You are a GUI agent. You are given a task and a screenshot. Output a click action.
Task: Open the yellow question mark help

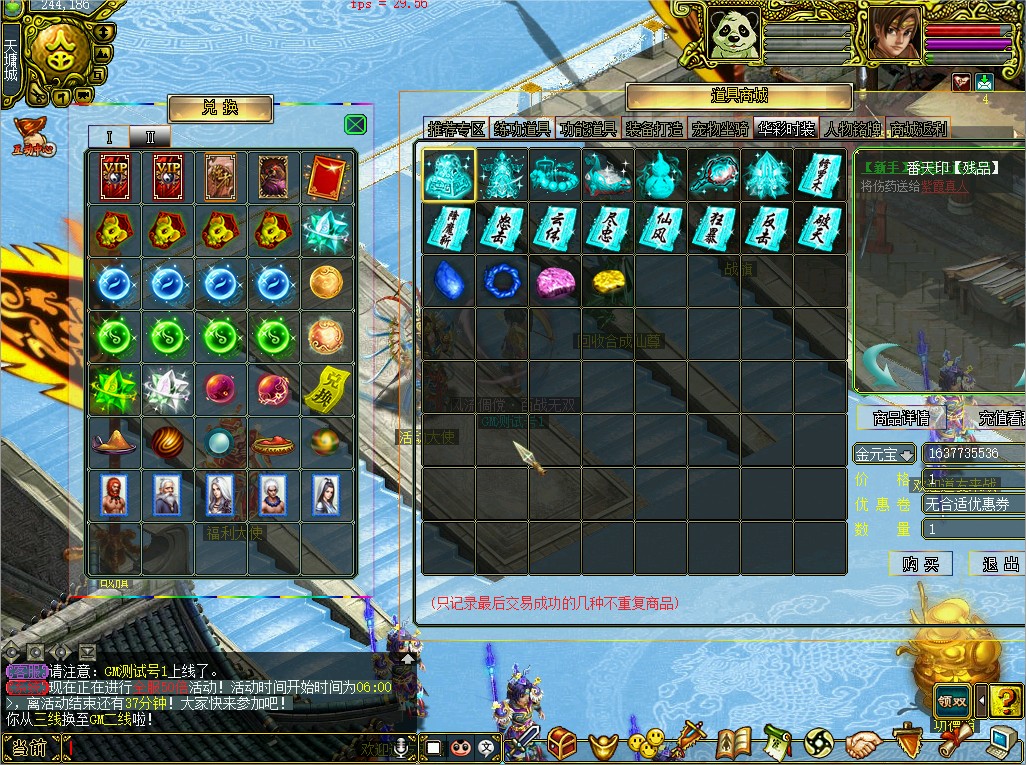pyautogui.click(x=1008, y=700)
